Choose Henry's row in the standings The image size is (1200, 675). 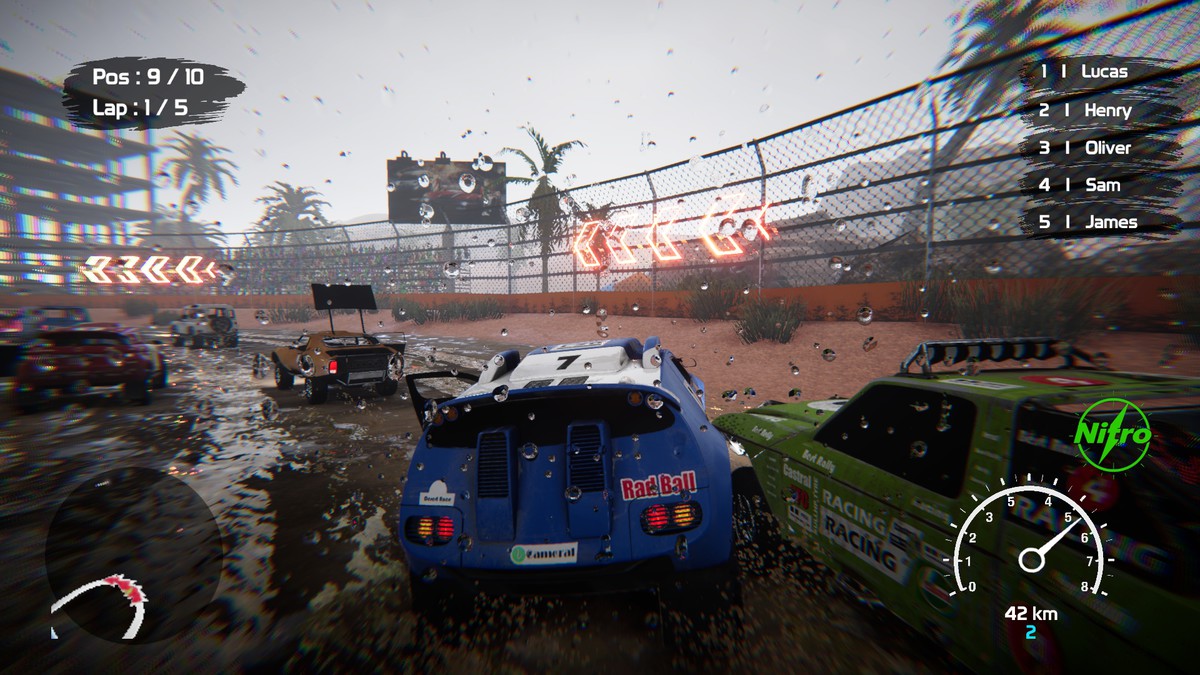[x=1098, y=110]
